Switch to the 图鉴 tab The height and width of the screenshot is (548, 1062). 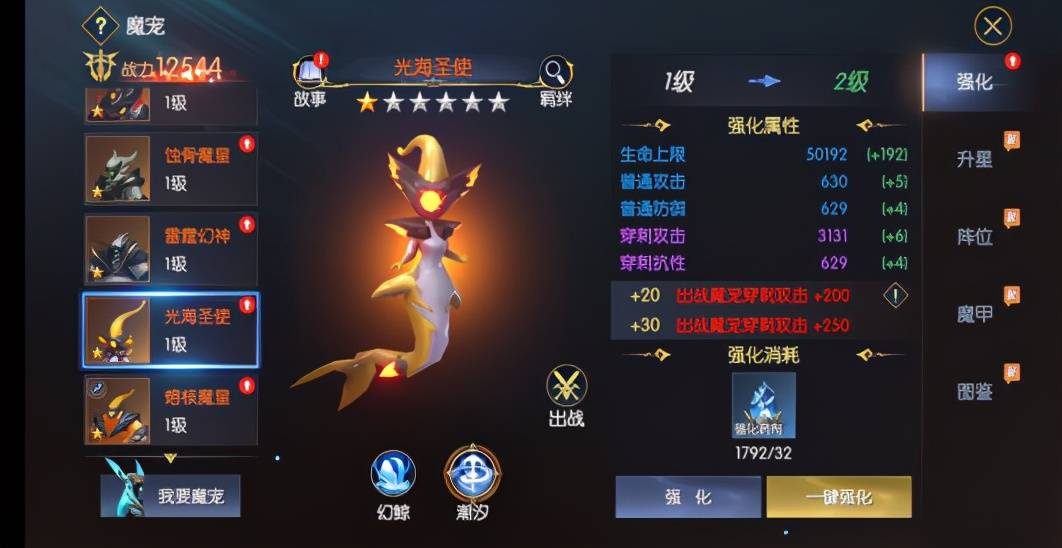[975, 392]
